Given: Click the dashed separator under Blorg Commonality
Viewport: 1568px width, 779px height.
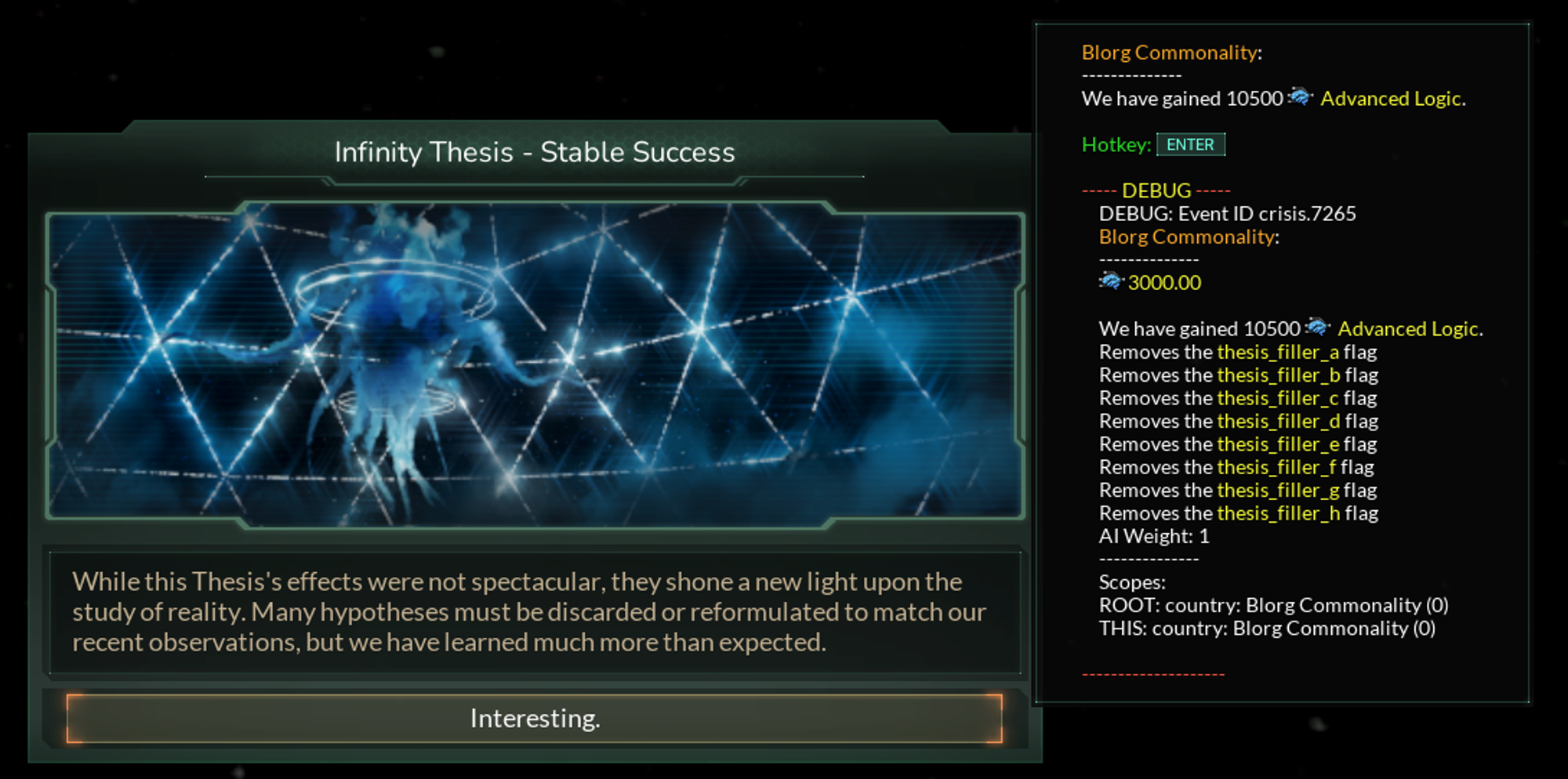Looking at the screenshot, I should [1131, 75].
